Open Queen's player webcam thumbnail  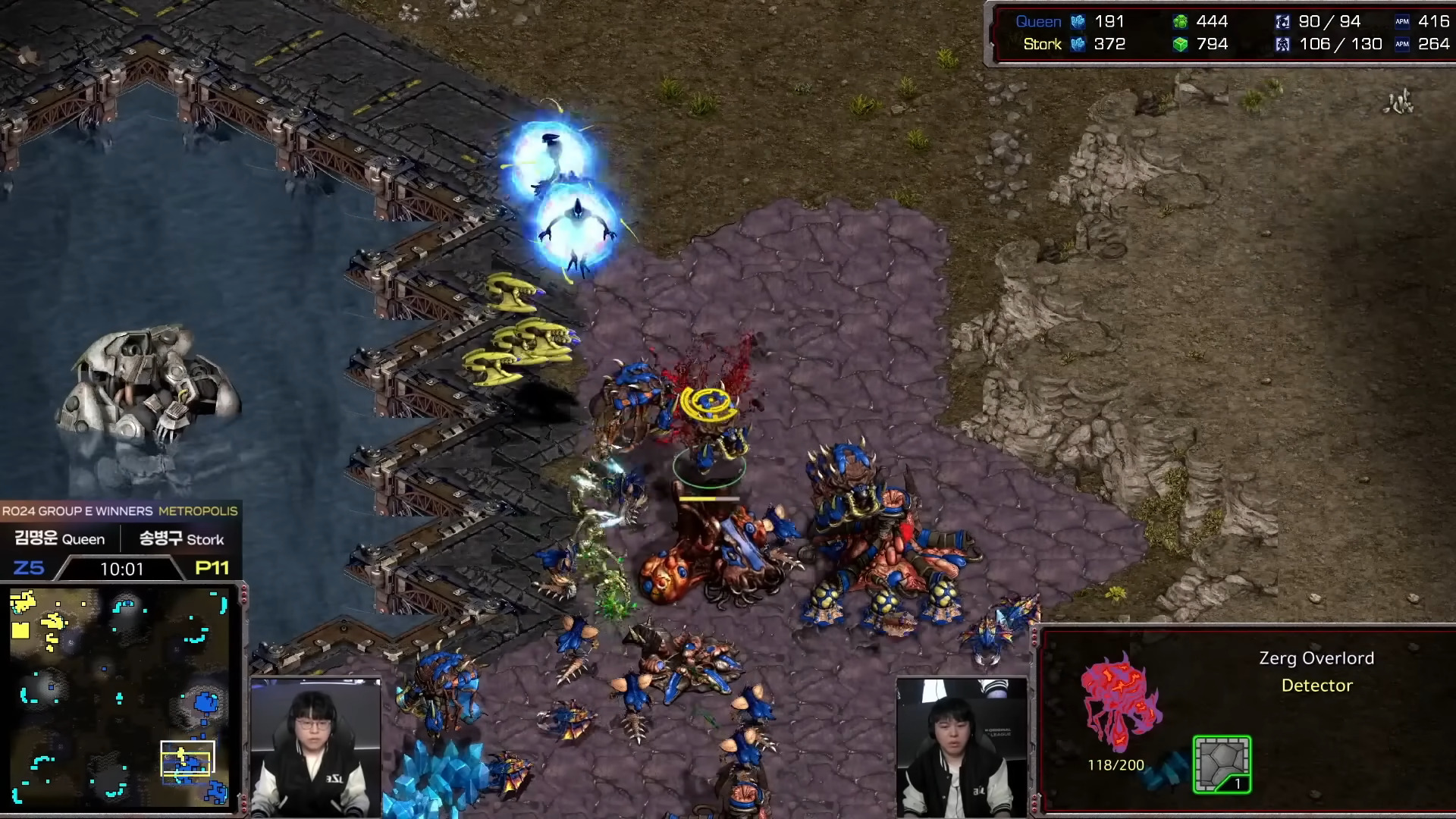pyautogui.click(x=315, y=747)
